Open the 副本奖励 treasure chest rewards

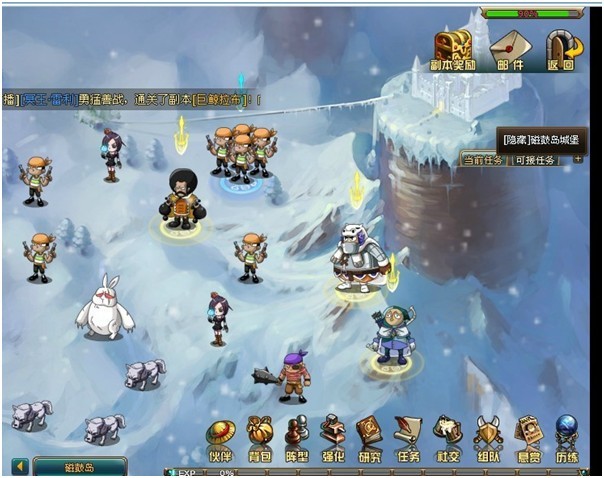[x=452, y=48]
